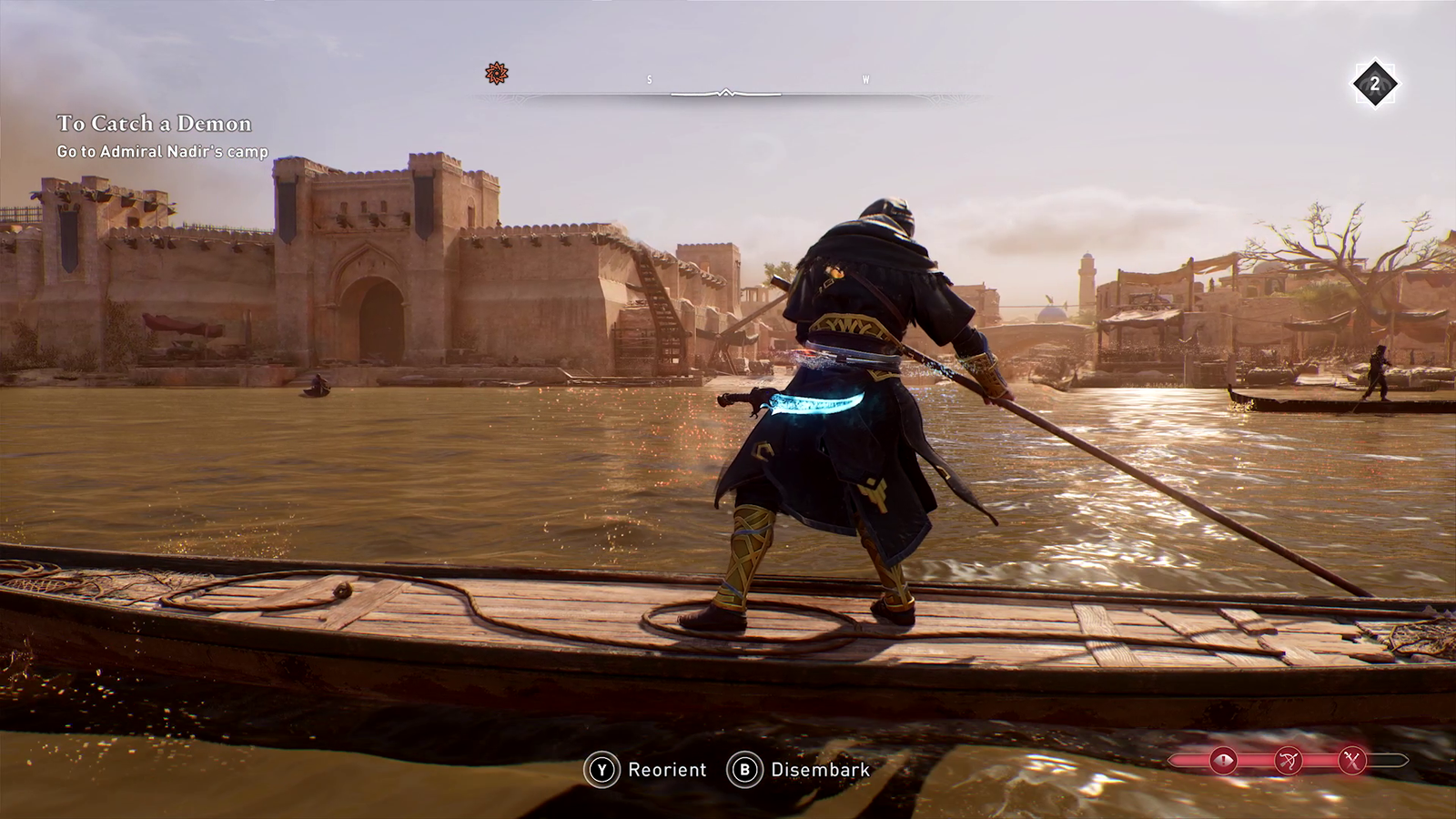Click the Disembark prompt label
Viewport: 1456px width, 819px height.
pos(820,770)
